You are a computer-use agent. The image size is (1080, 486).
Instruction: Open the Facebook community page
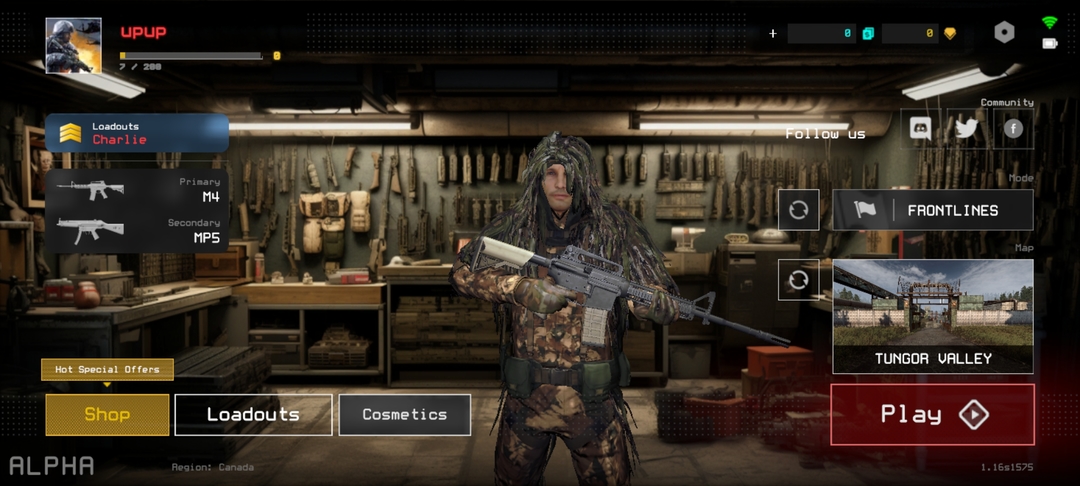1013,128
